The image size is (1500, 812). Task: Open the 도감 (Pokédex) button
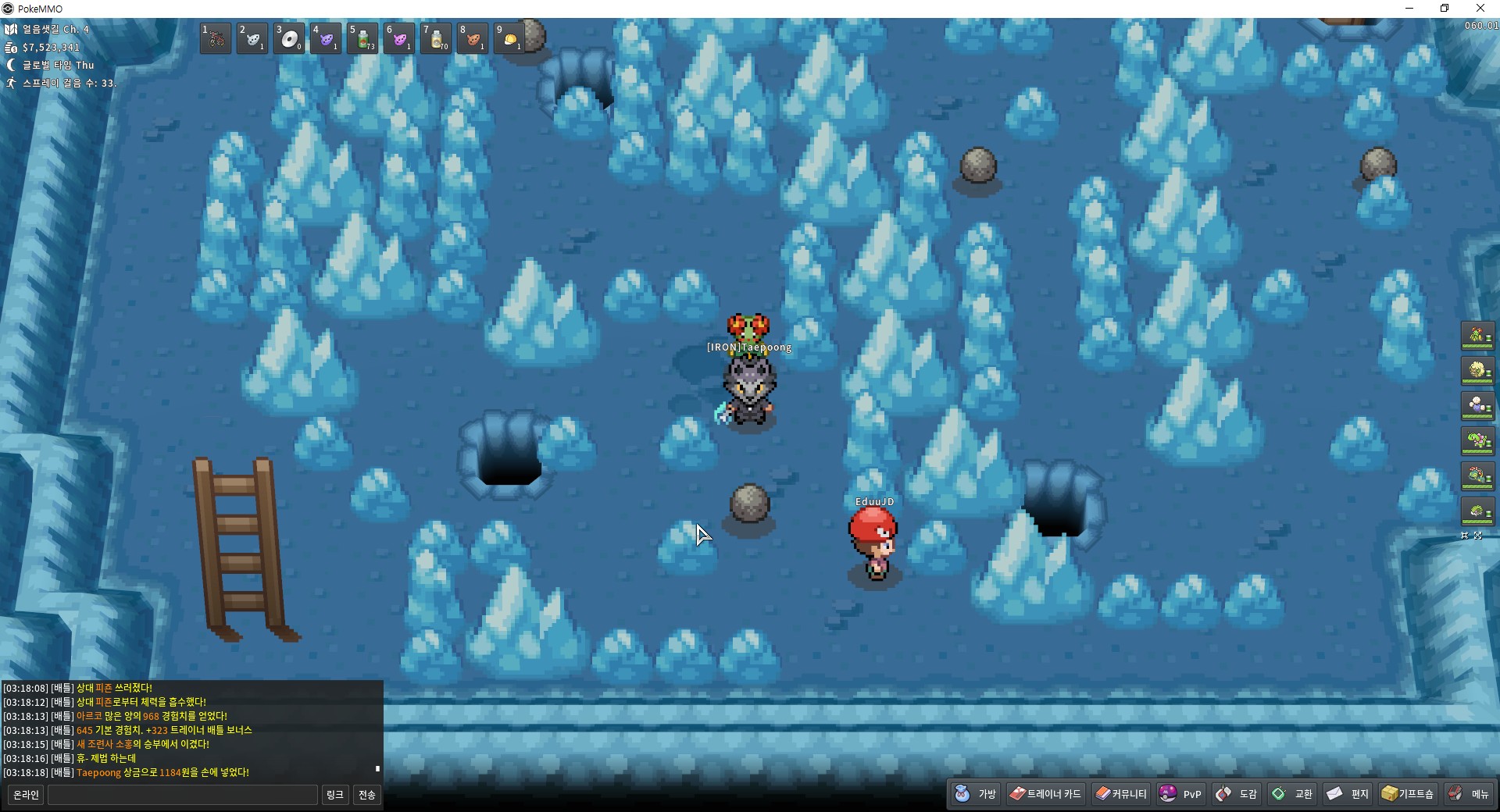point(1237,794)
